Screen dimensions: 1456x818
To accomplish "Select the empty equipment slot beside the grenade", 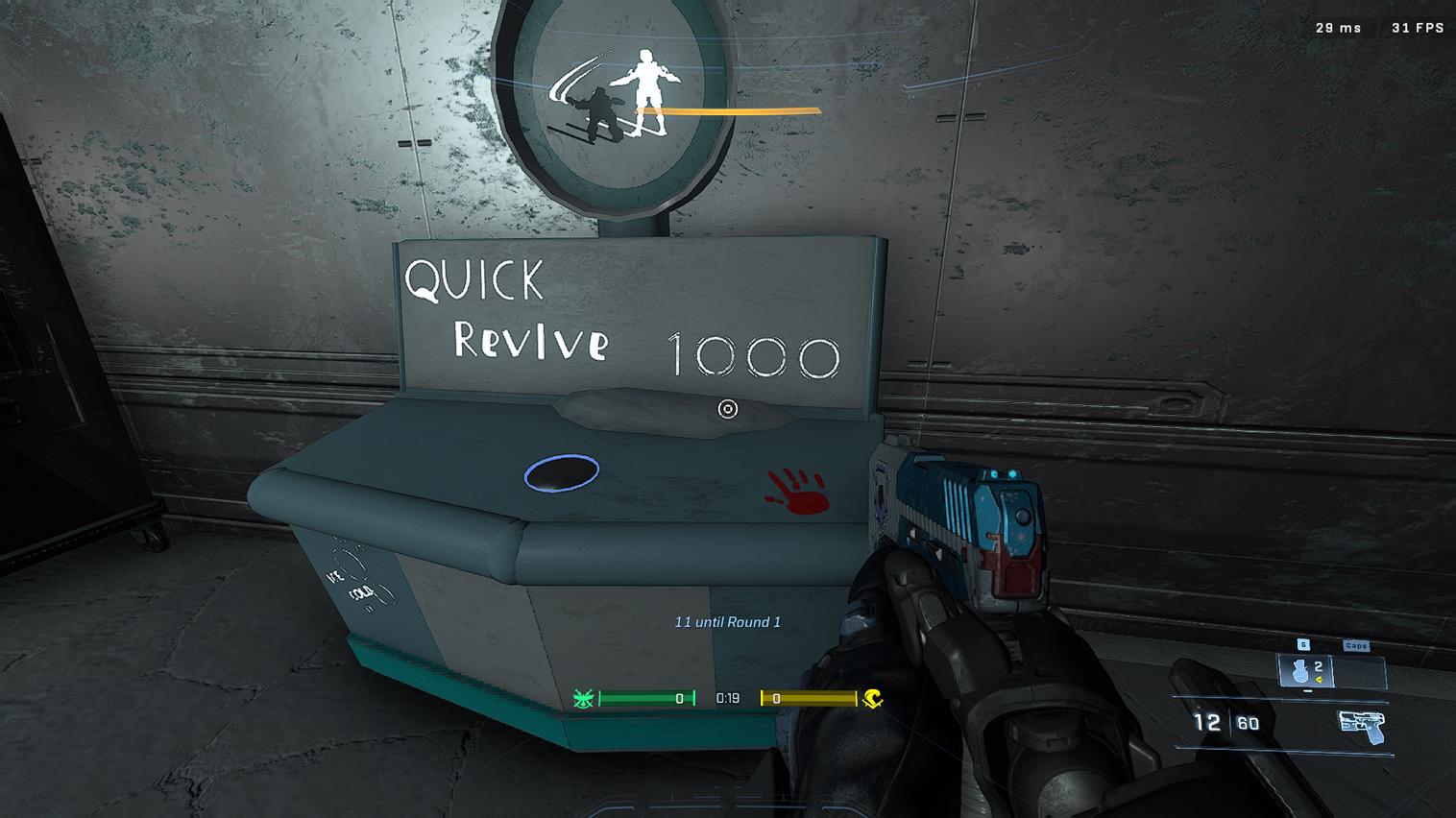I will click(x=1360, y=670).
